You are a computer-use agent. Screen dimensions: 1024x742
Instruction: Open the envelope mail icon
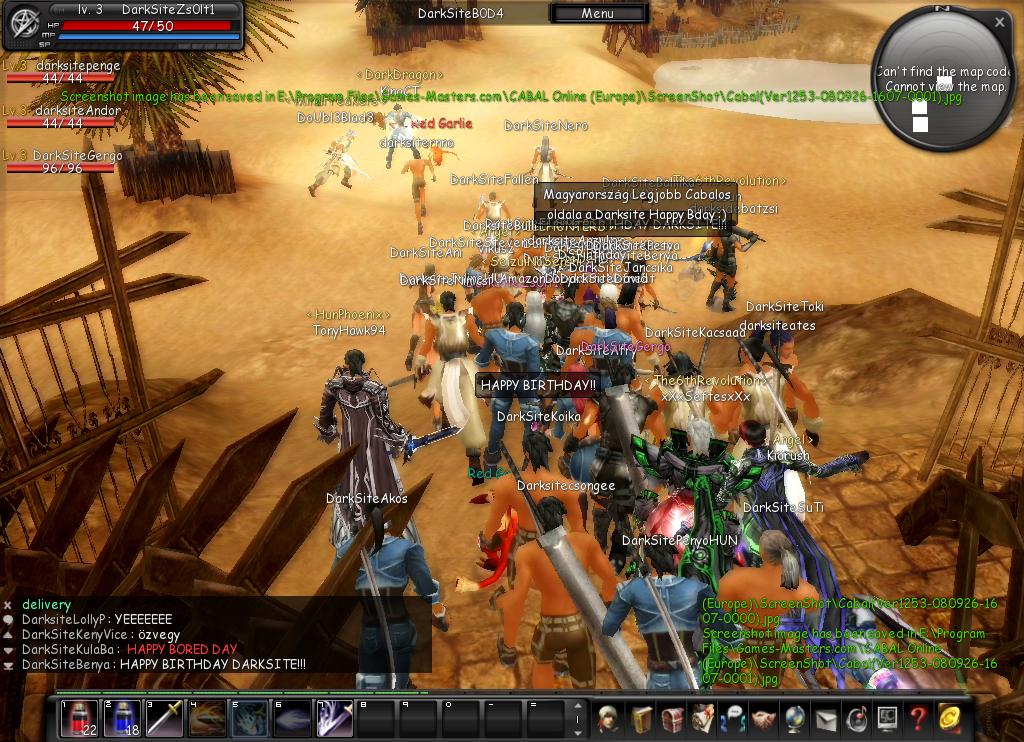pos(826,719)
